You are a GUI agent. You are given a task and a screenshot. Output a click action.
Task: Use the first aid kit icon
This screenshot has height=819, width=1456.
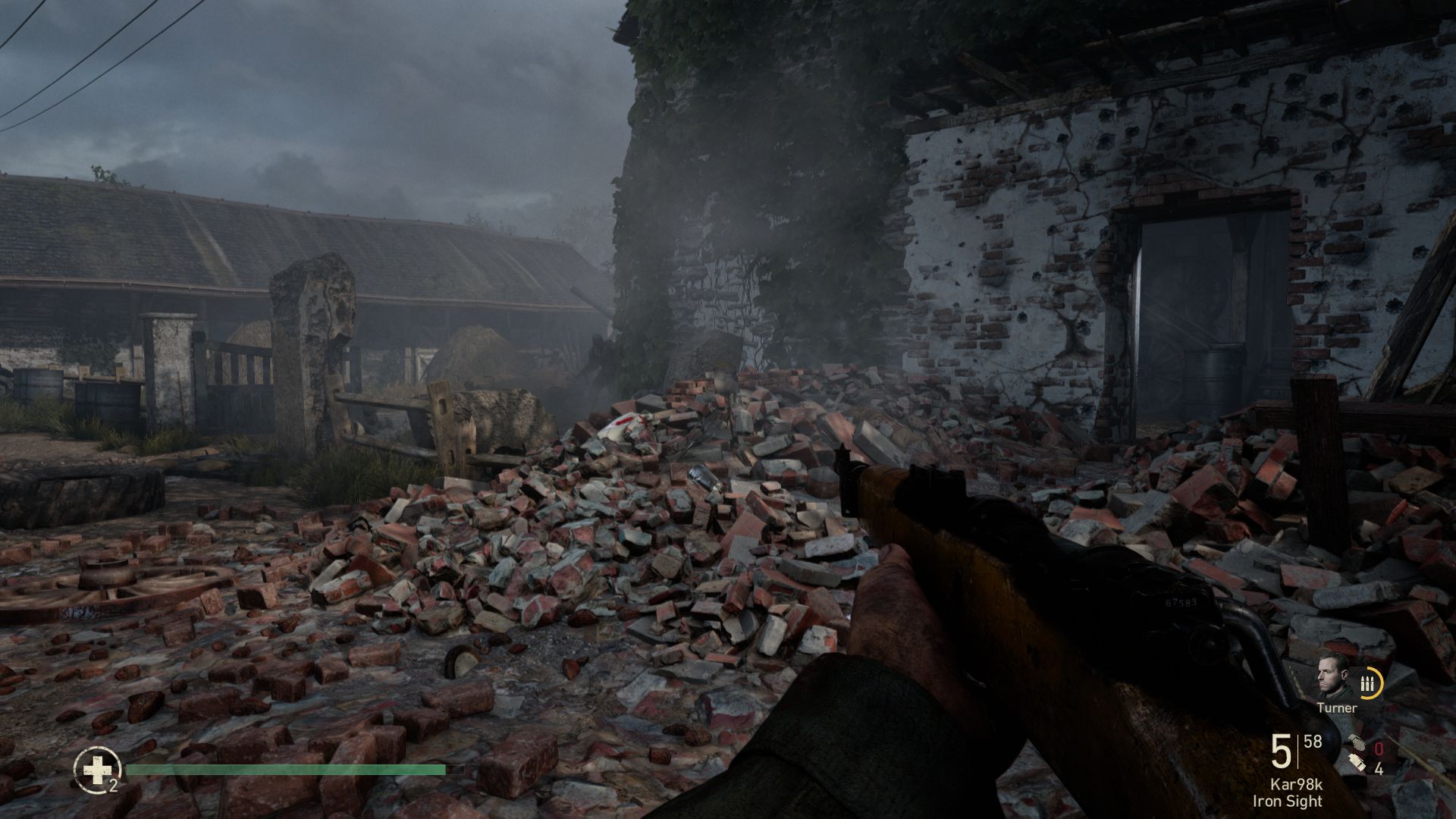pos(96,769)
